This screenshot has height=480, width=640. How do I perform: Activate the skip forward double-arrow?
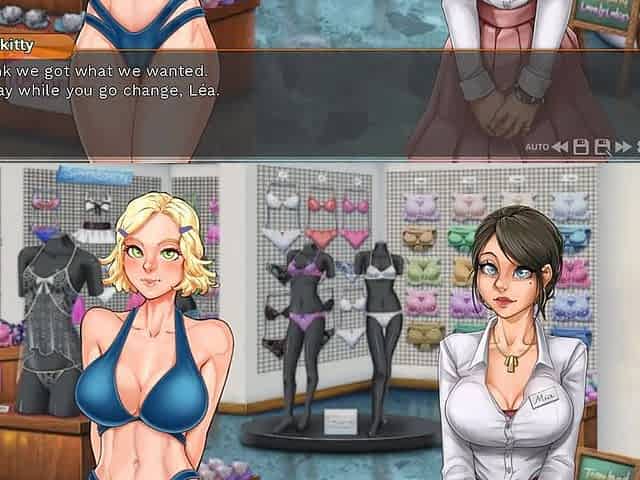623,147
